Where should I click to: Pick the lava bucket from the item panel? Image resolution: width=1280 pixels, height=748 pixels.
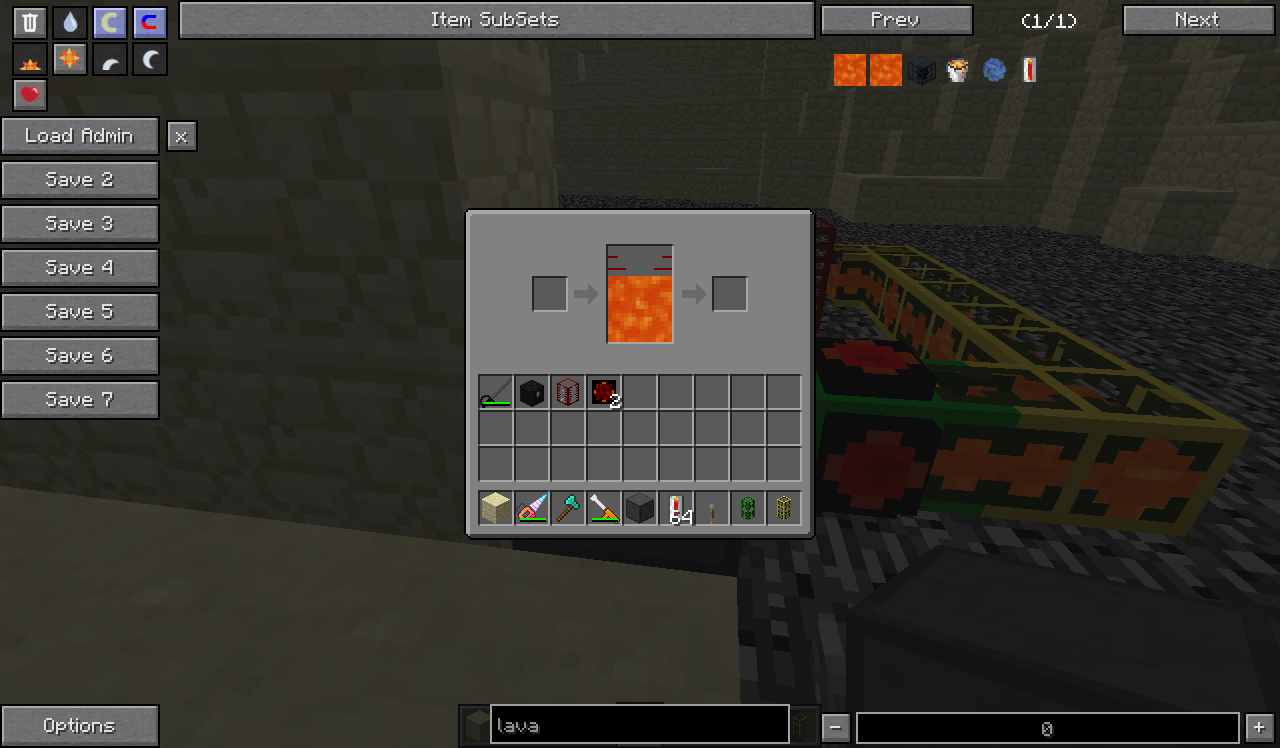click(x=958, y=70)
